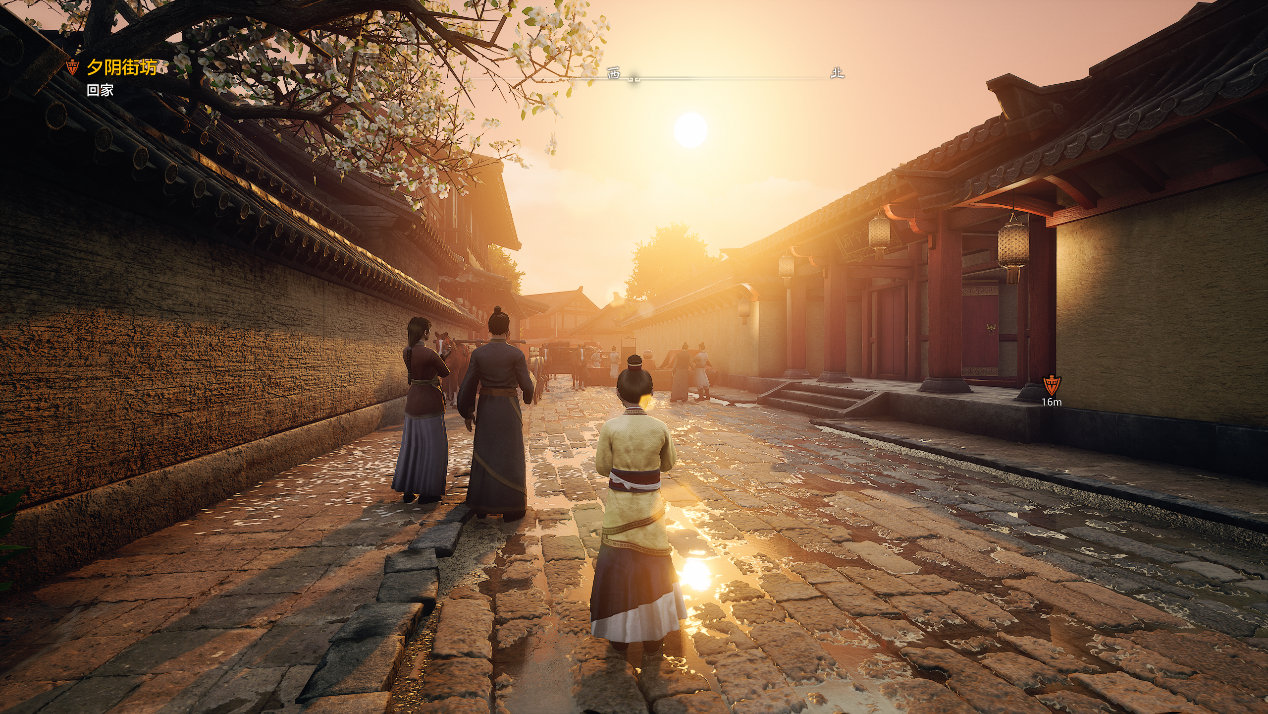This screenshot has width=1268, height=714.
Task: Select the 夕阴街坊 quest tracker title
Action: pyautogui.click(x=121, y=67)
